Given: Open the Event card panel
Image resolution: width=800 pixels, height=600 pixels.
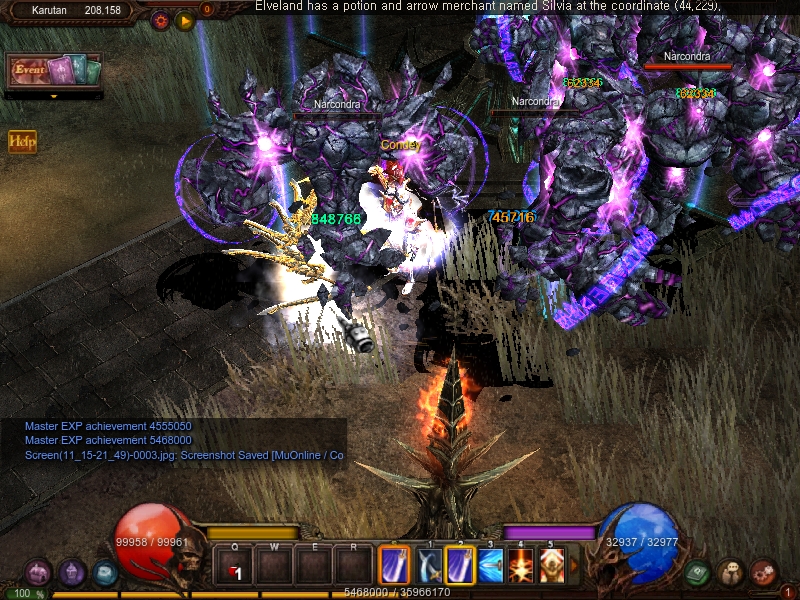Looking at the screenshot, I should tap(54, 71).
